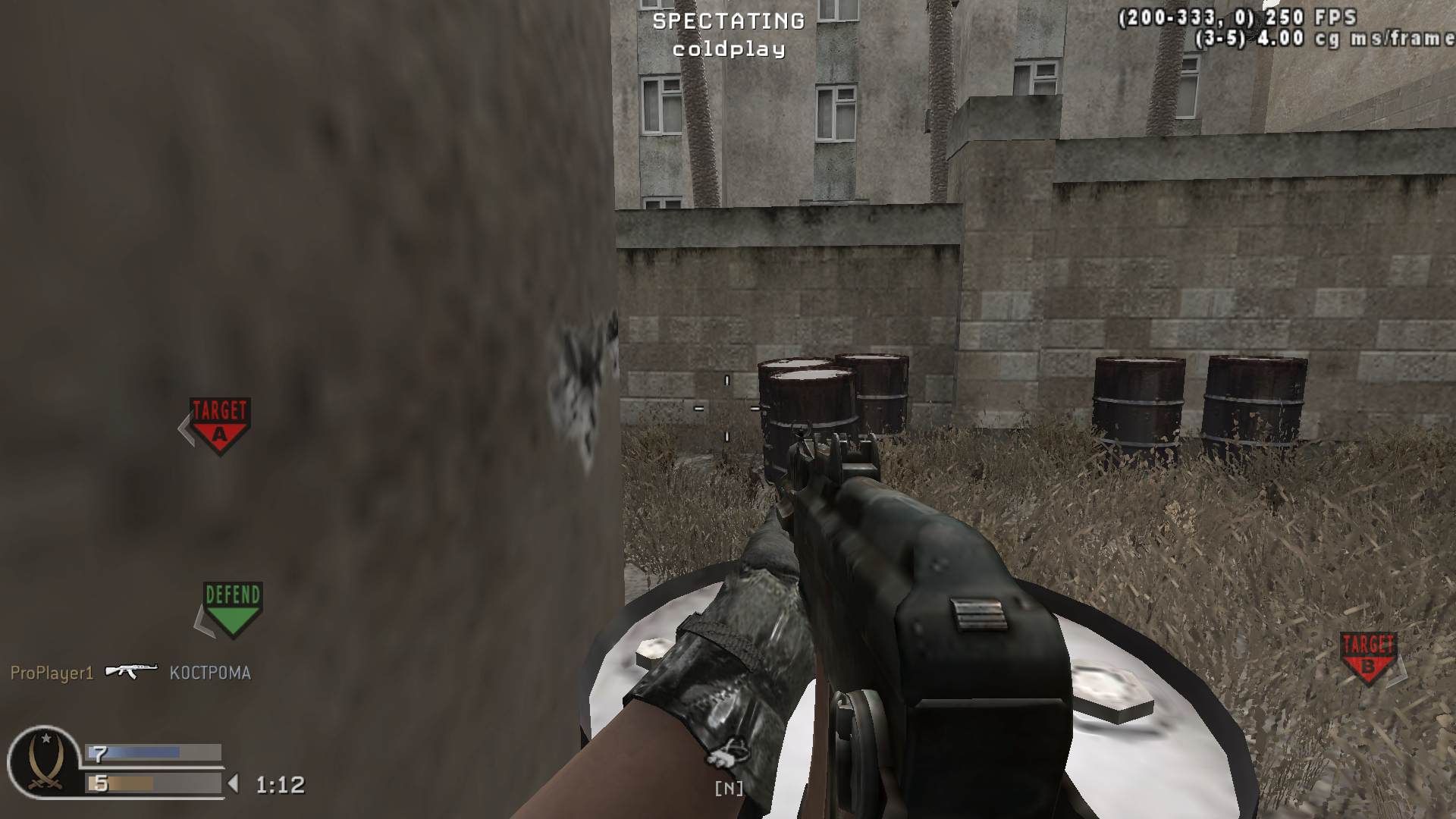Click the crosshair at screen center
Viewport: 1456px width, 819px height.
726,409
